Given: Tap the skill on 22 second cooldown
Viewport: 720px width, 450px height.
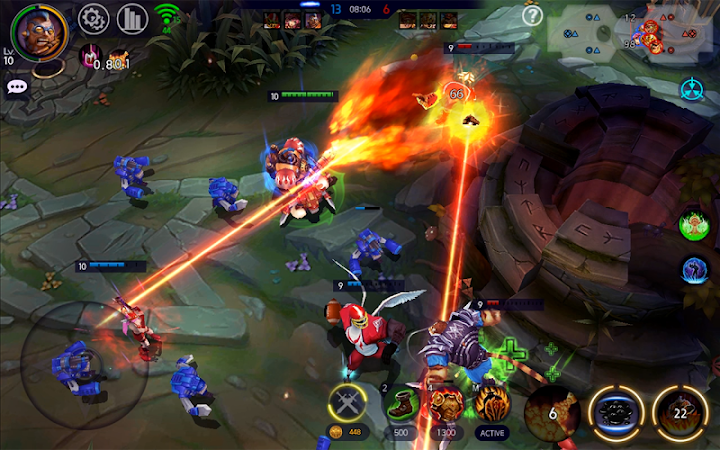Looking at the screenshot, I should coord(680,410).
